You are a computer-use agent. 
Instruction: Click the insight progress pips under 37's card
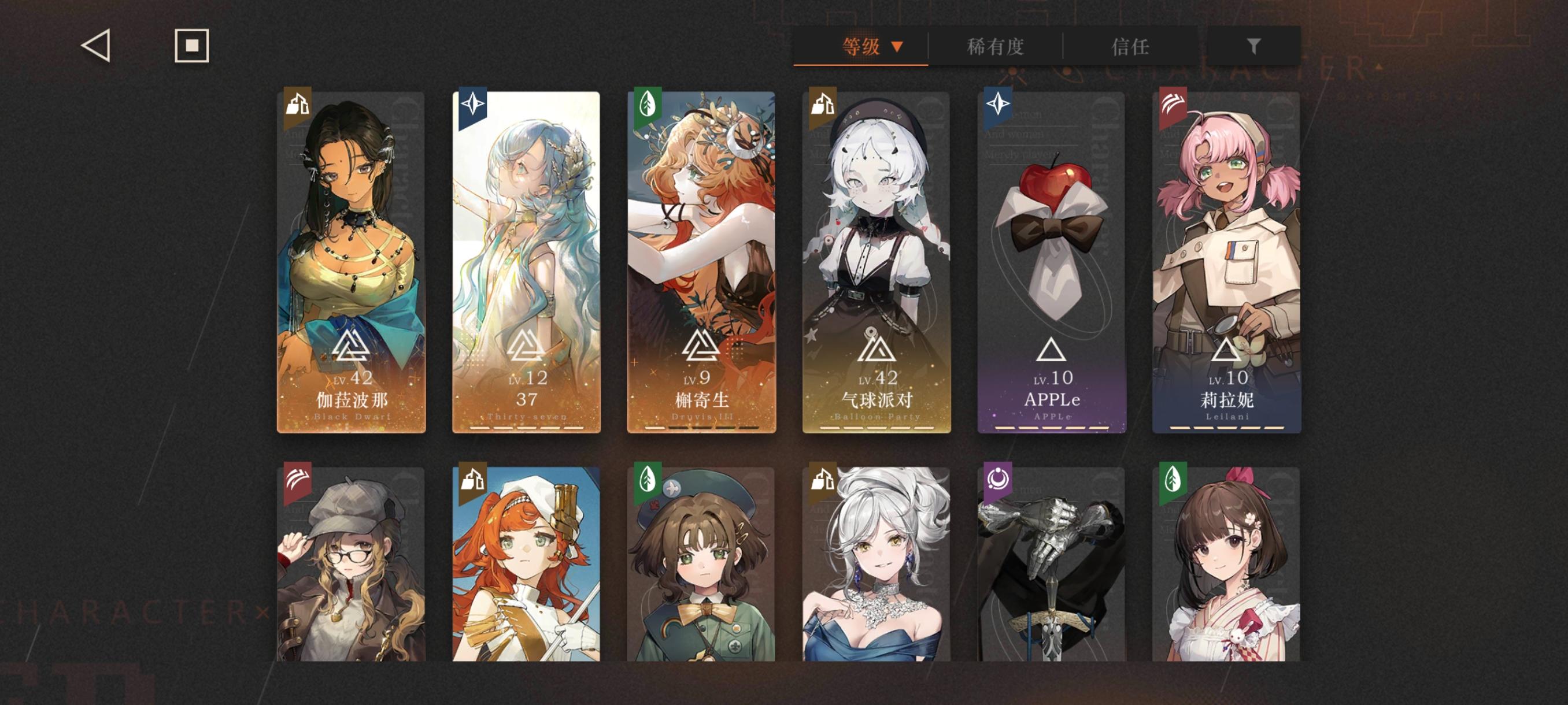pos(527,427)
